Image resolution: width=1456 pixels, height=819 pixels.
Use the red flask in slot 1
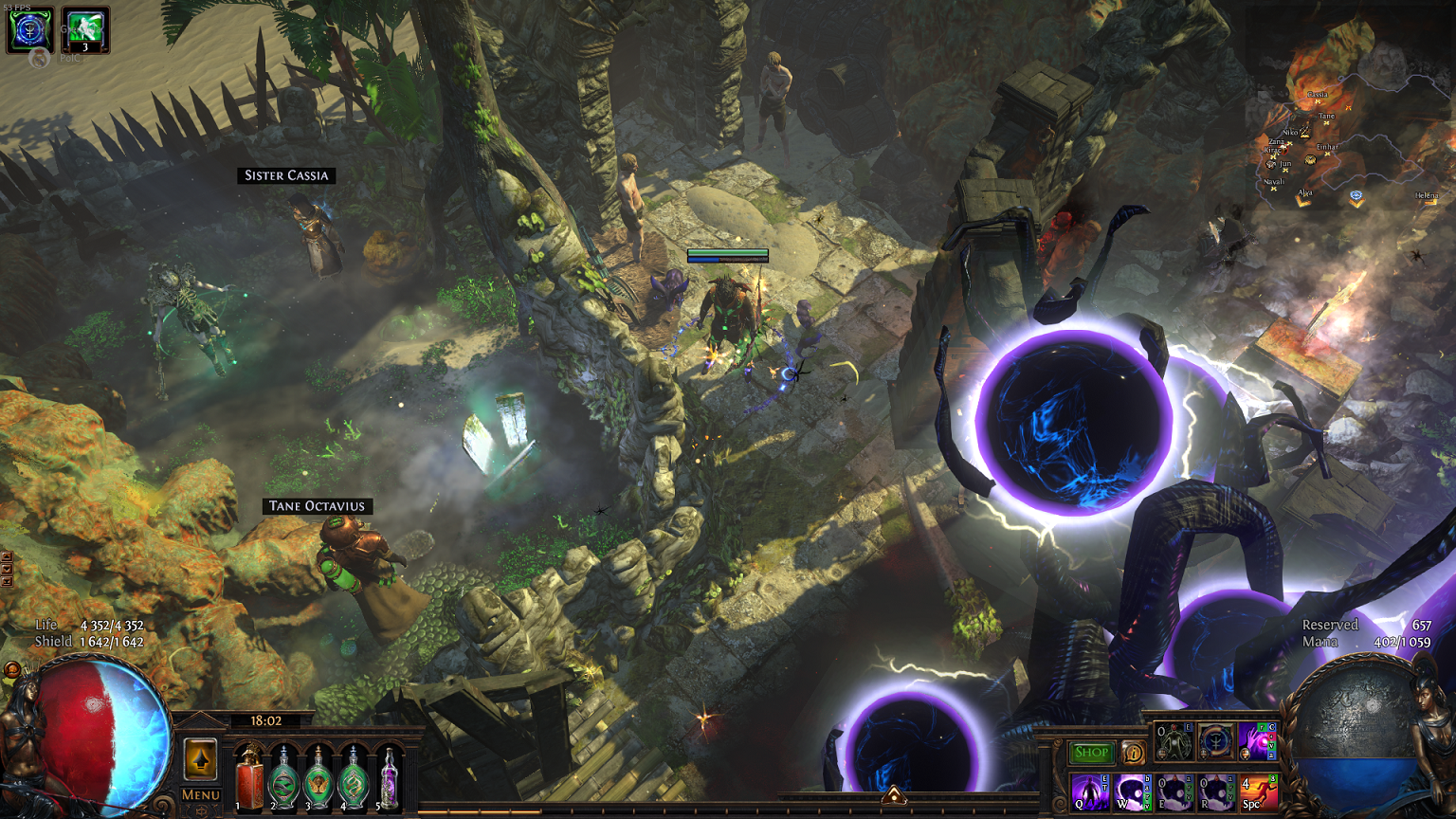pos(249,778)
